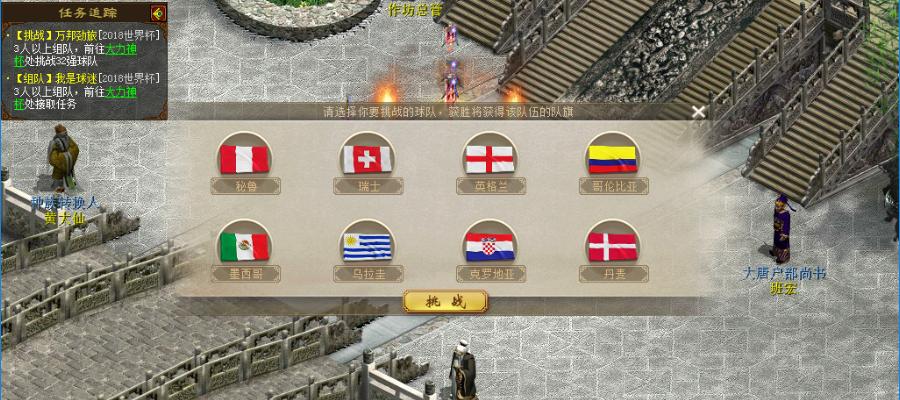Choose the Denmark (丹麦) team flag
This screenshot has width=900, height=400.
(613, 246)
